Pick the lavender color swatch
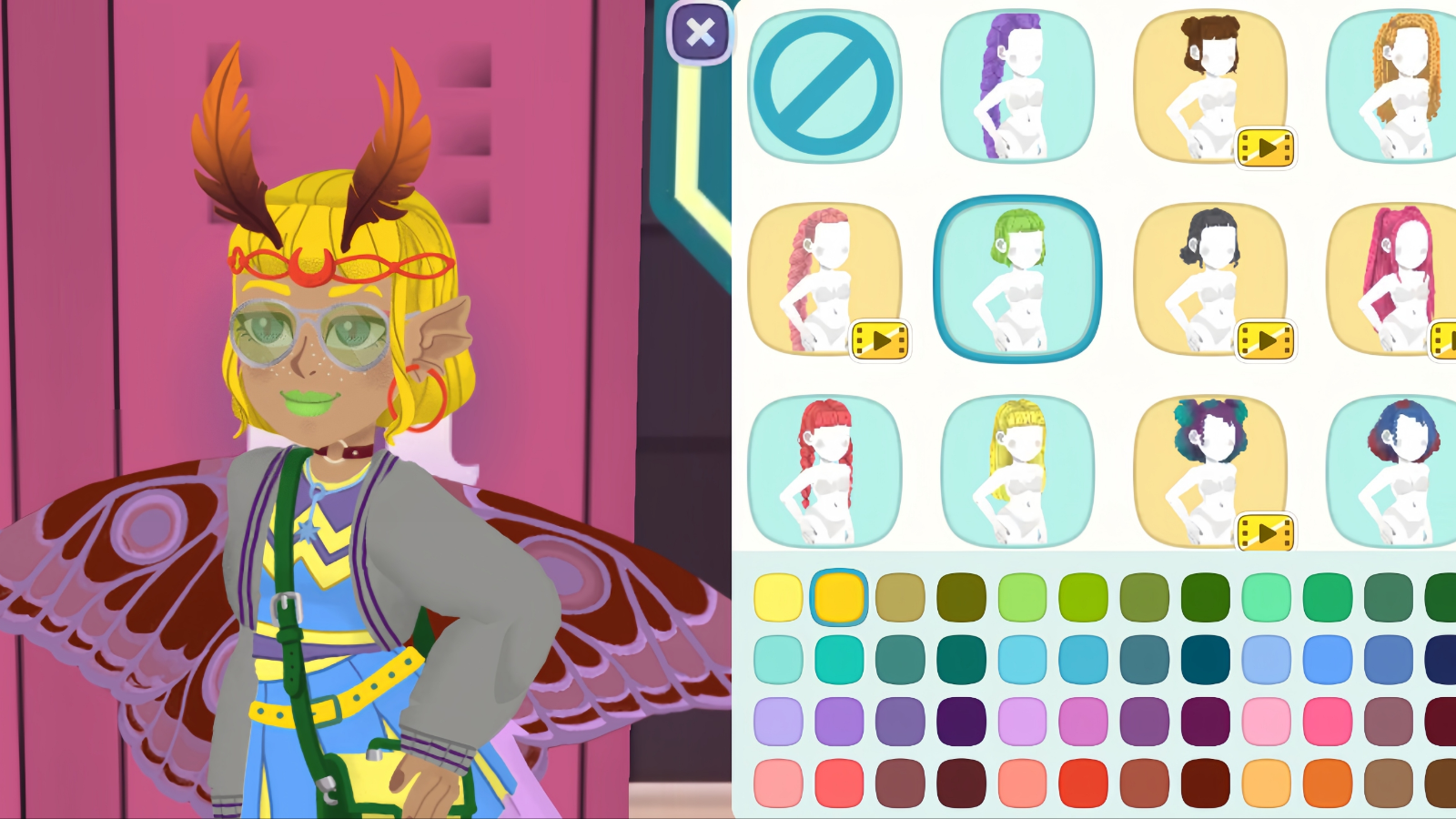This screenshot has width=1456, height=819. 777,719
